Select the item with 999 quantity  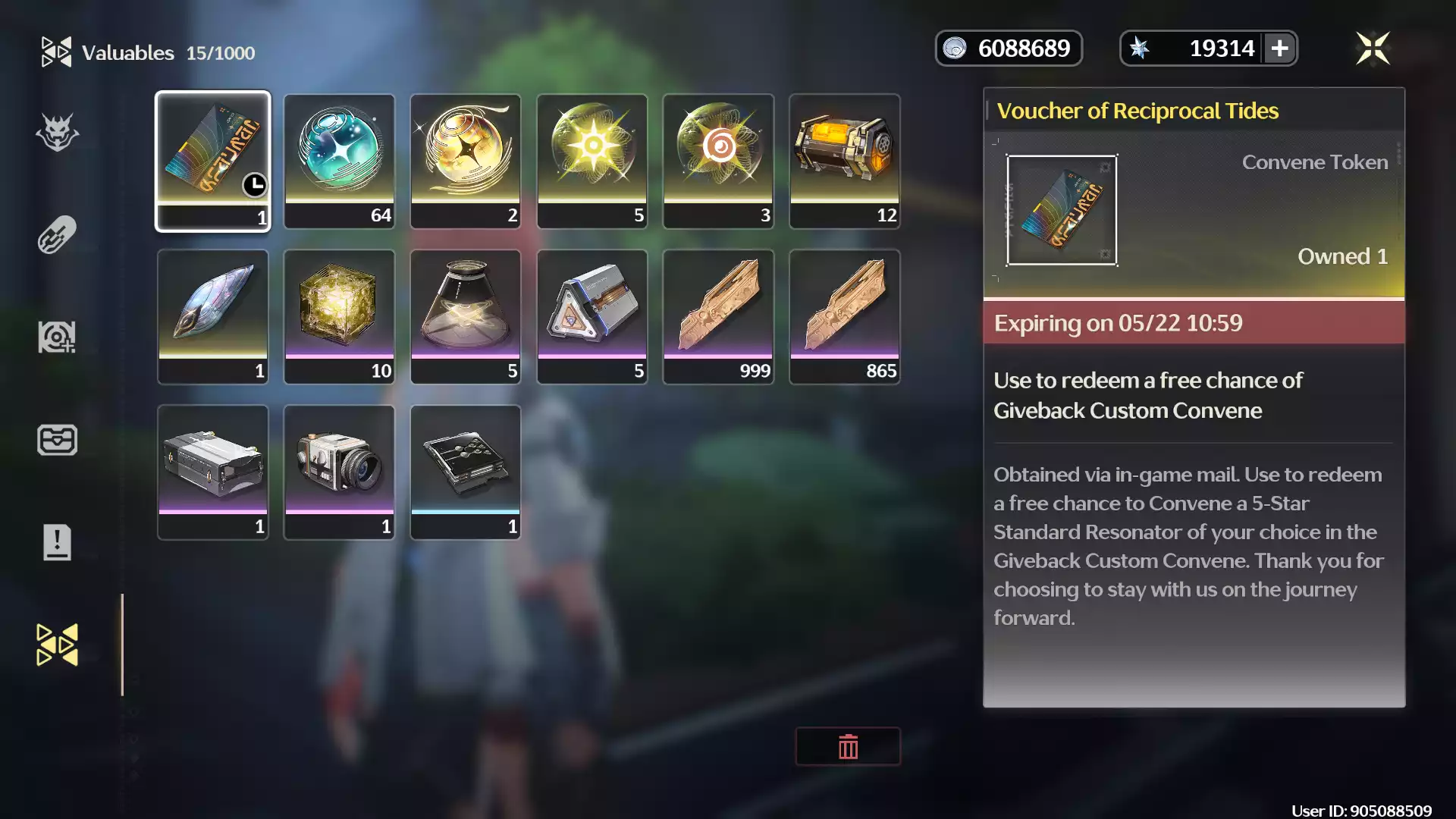click(718, 316)
